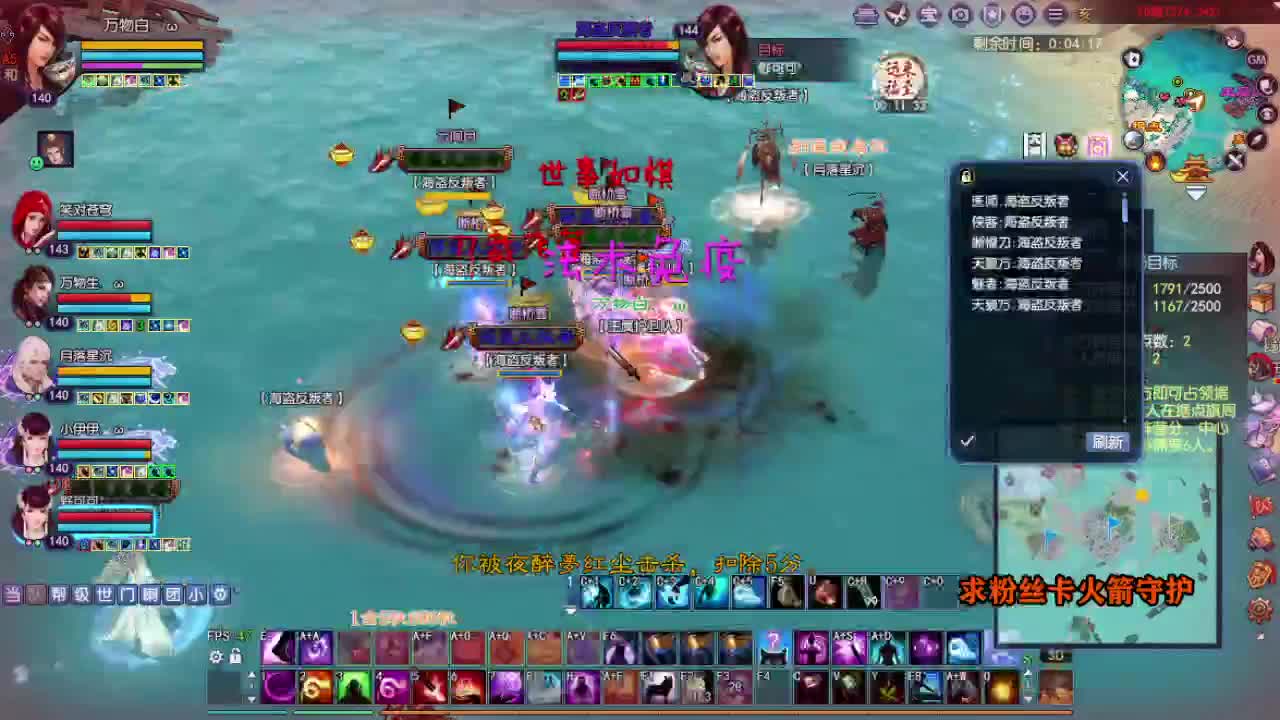Click the GM icon beside the minimap
Viewport: 1280px width, 720px height.
1257,60
